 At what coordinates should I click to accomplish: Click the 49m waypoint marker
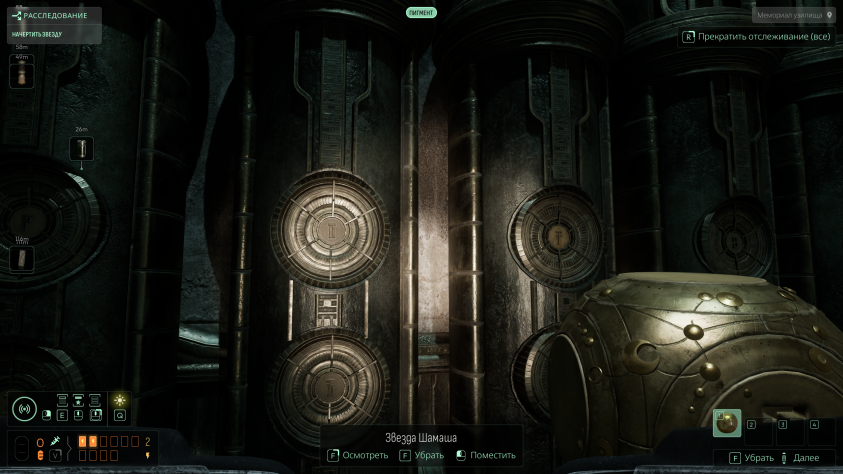click(x=21, y=76)
